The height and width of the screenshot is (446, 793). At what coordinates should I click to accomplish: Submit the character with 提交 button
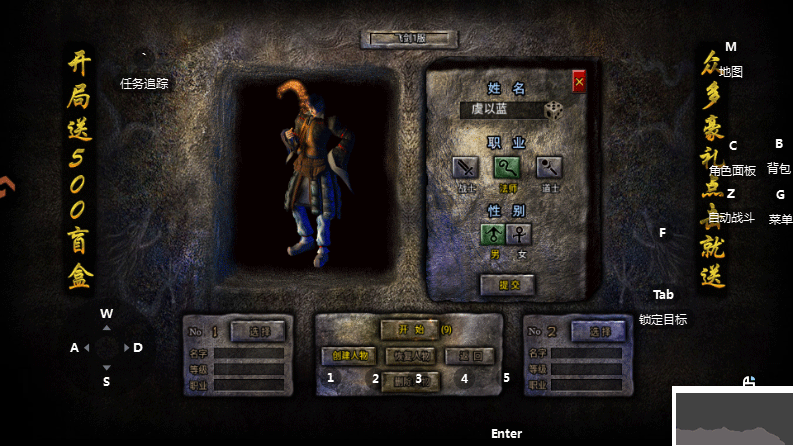508,284
